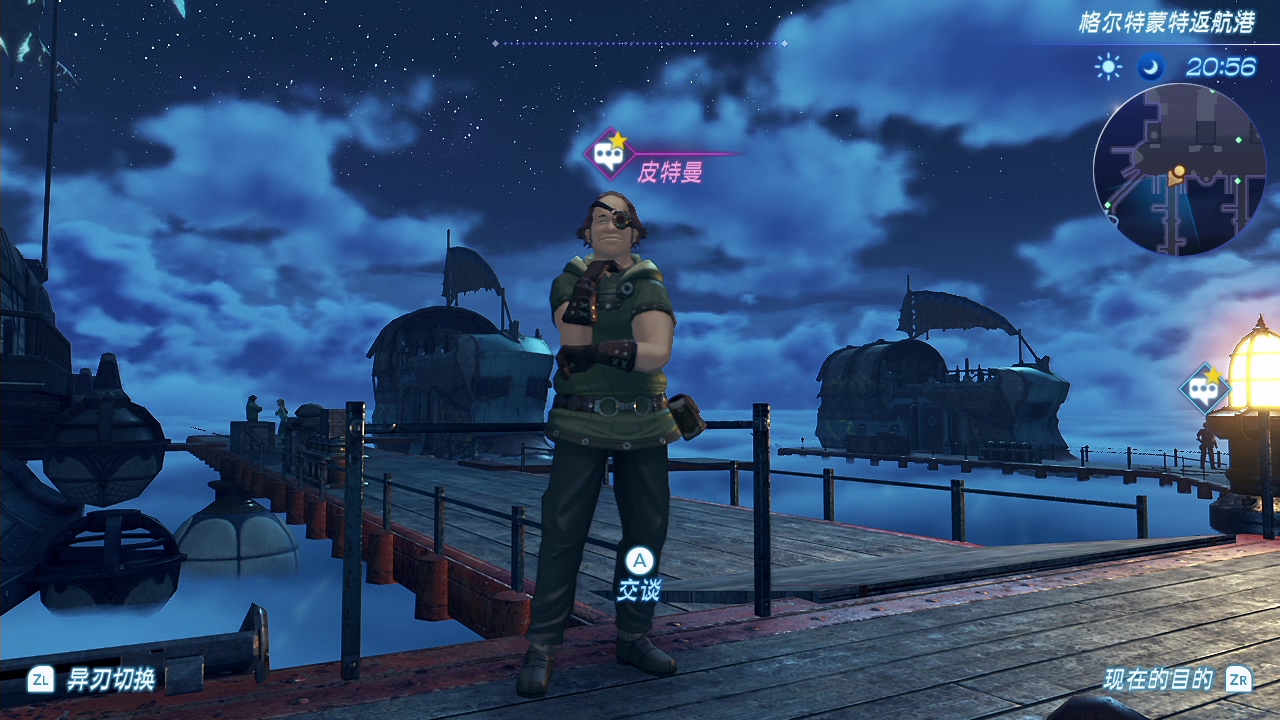Select the speech bubble marker near the lamp
Viewport: 1280px width, 720px height.
[1203, 388]
